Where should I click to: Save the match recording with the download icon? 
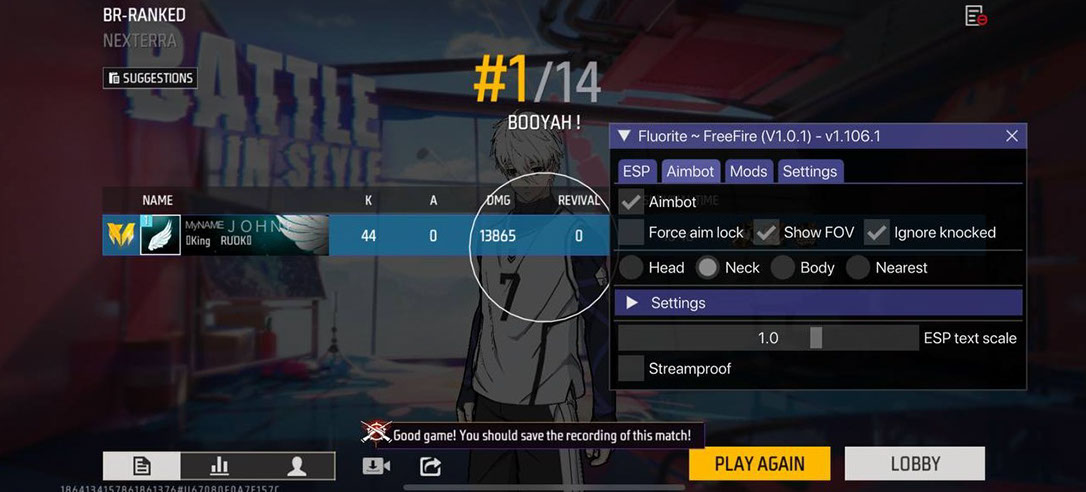pyautogui.click(x=376, y=466)
